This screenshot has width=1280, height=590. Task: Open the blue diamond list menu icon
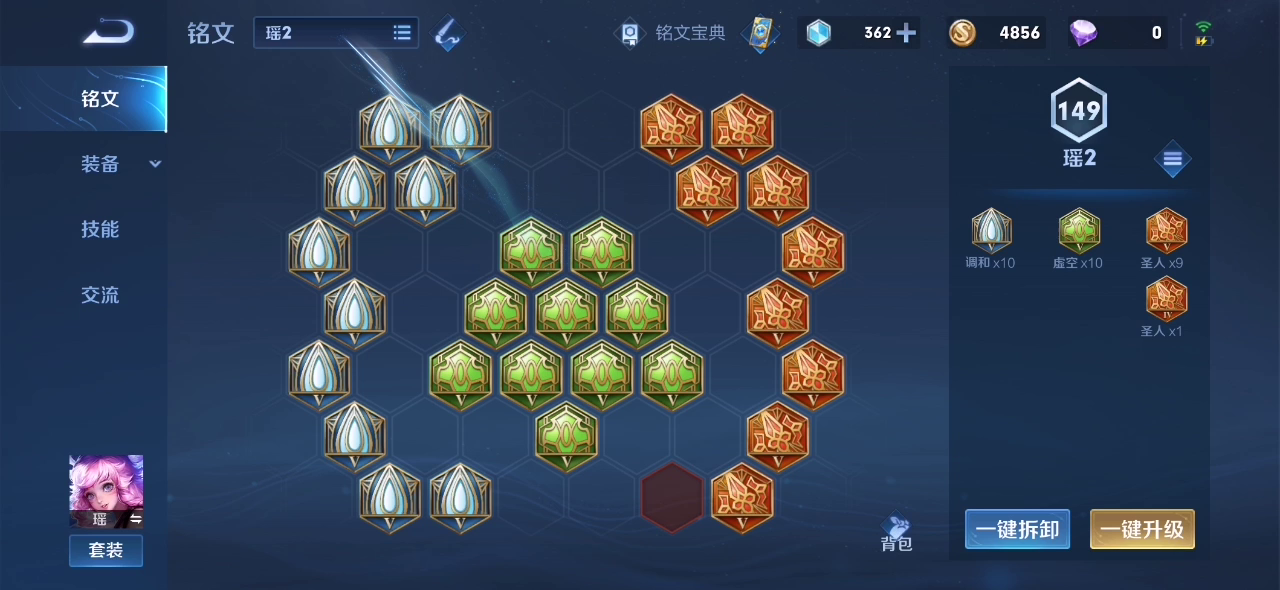(1172, 159)
